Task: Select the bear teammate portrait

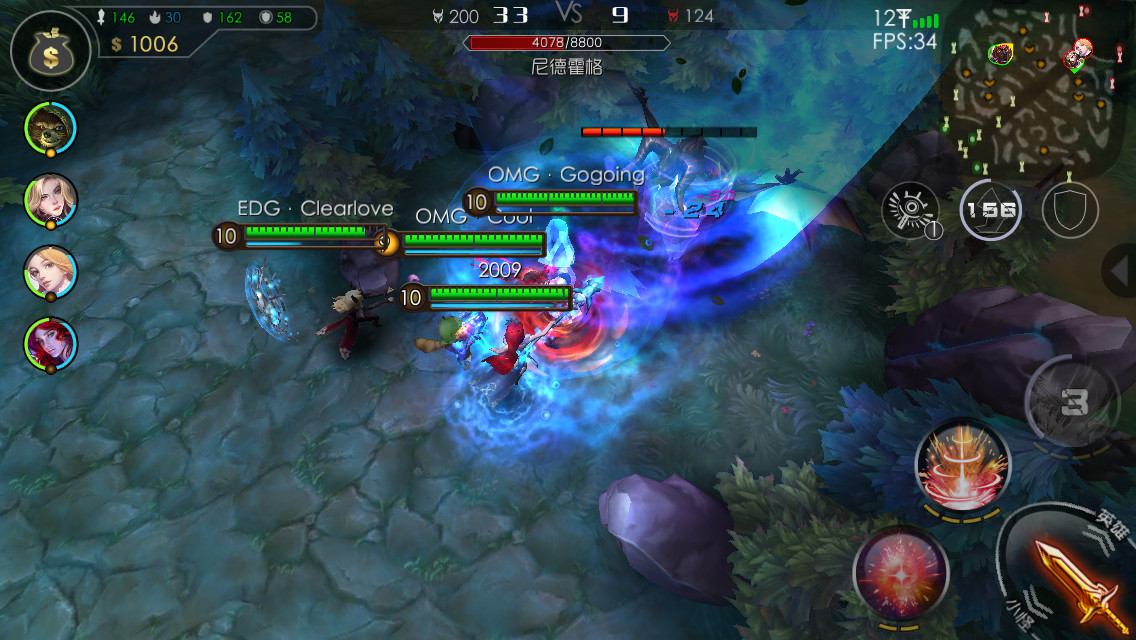Action: [50, 127]
